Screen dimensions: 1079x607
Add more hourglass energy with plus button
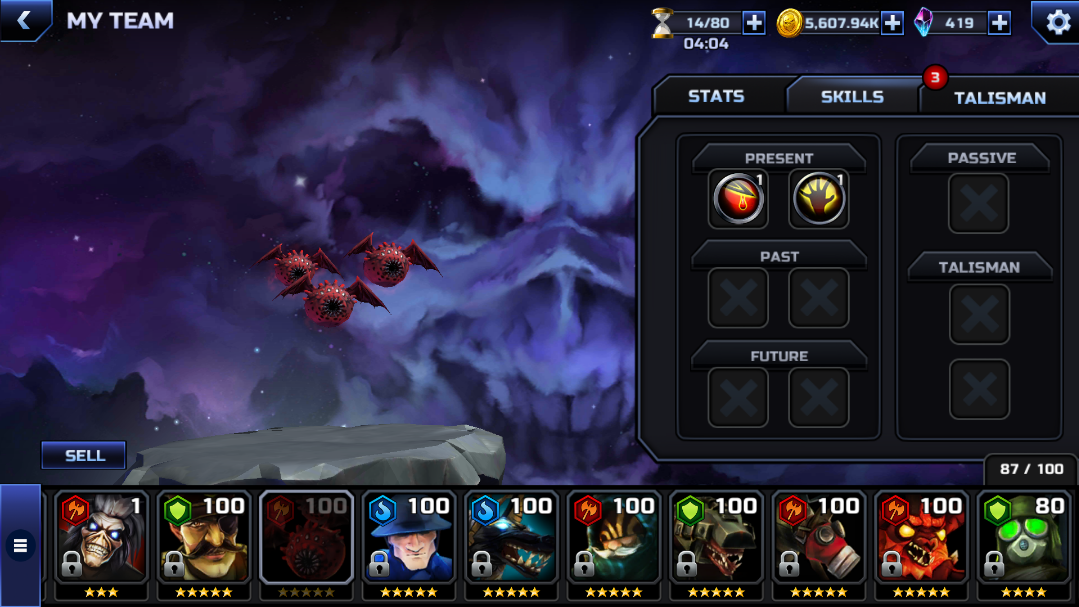point(754,23)
